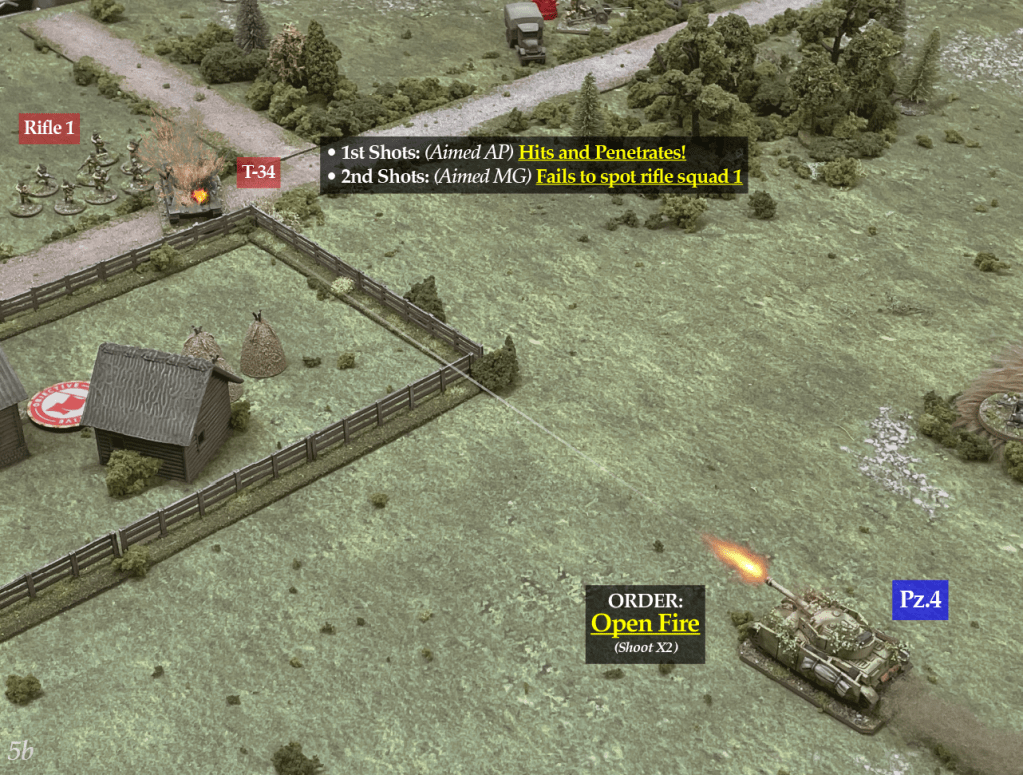Open the "Fails to spot rifle squad 1" link

pyautogui.click(x=639, y=177)
